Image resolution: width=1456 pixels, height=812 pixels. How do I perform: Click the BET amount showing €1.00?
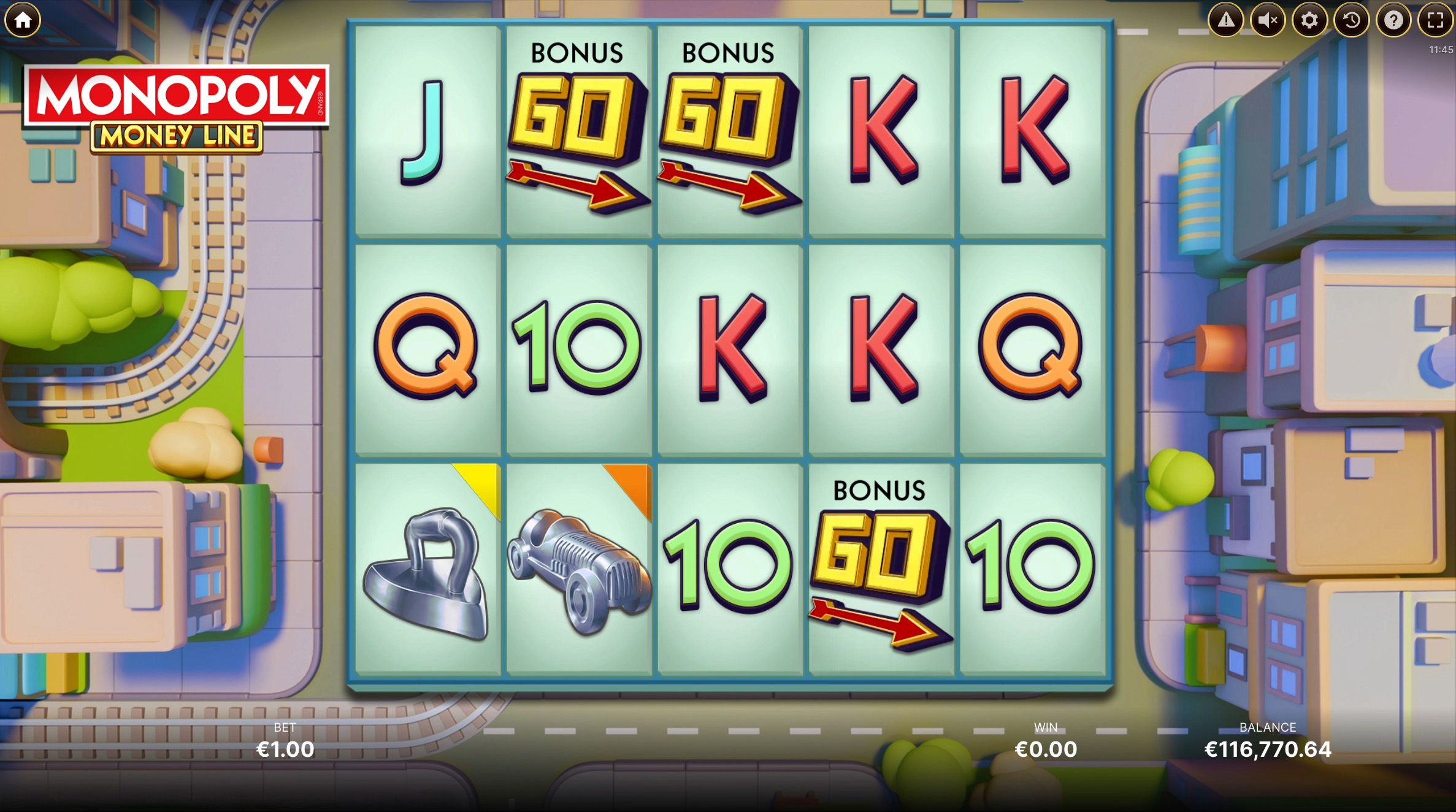point(285,749)
